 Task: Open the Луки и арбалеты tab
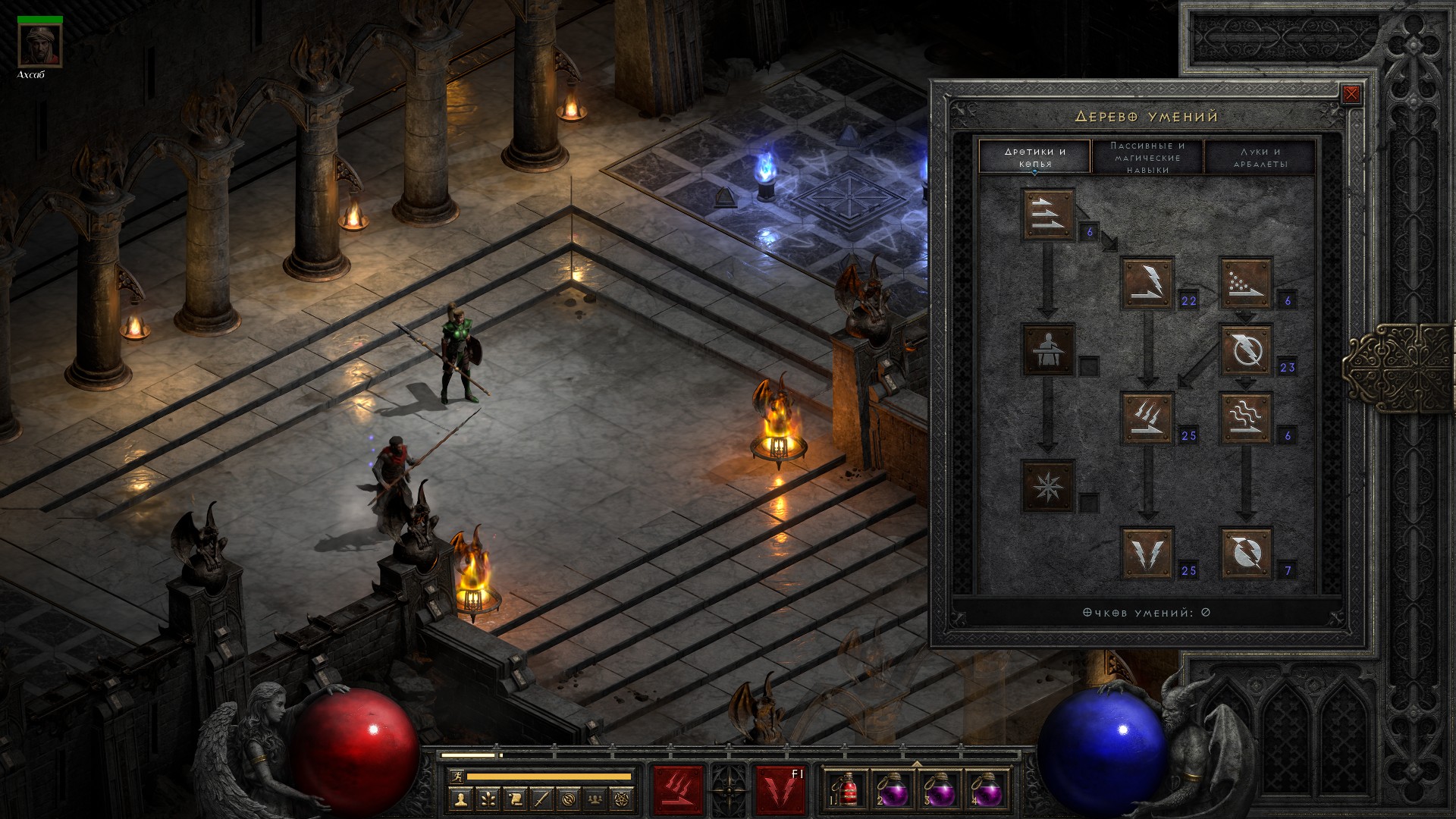(x=1260, y=157)
